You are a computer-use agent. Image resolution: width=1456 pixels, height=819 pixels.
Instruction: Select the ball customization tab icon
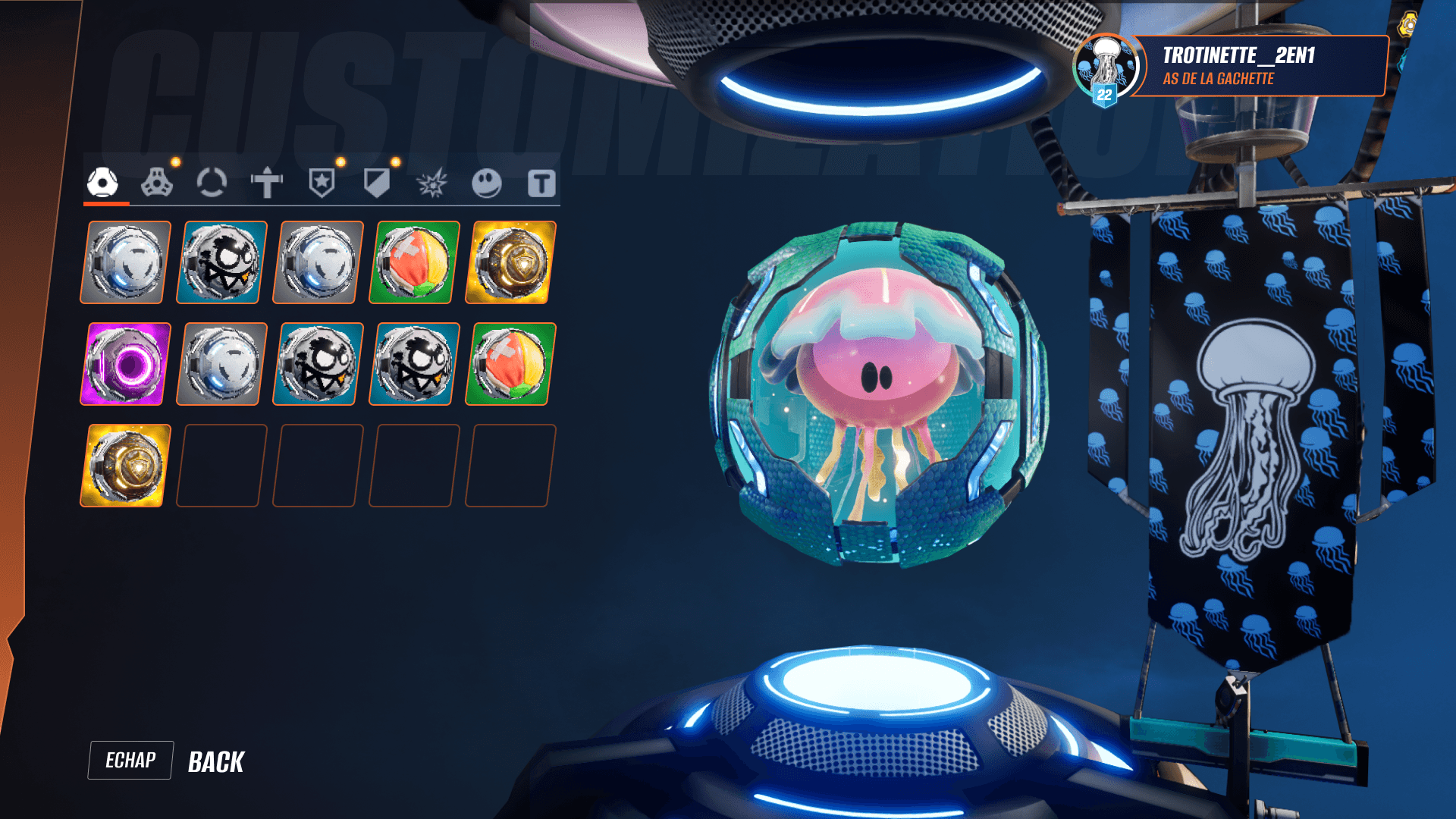pyautogui.click(x=104, y=182)
